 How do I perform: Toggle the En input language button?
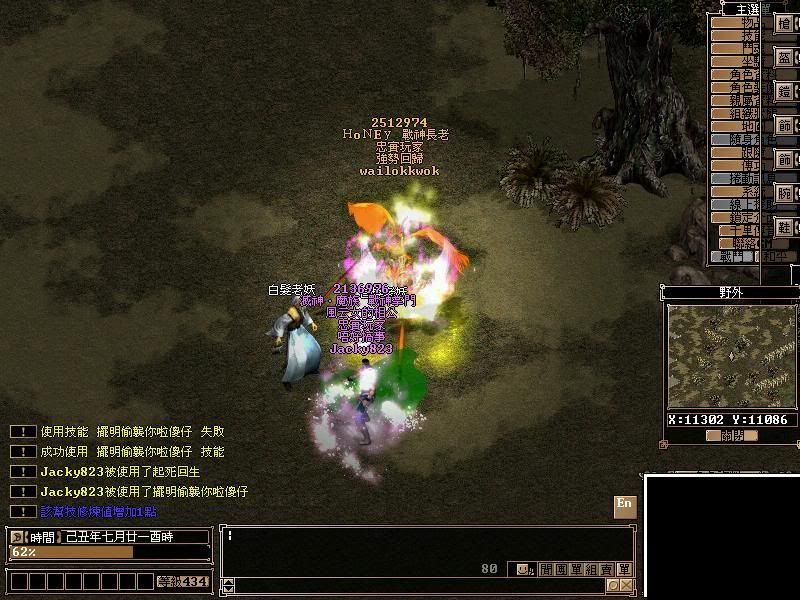(624, 505)
